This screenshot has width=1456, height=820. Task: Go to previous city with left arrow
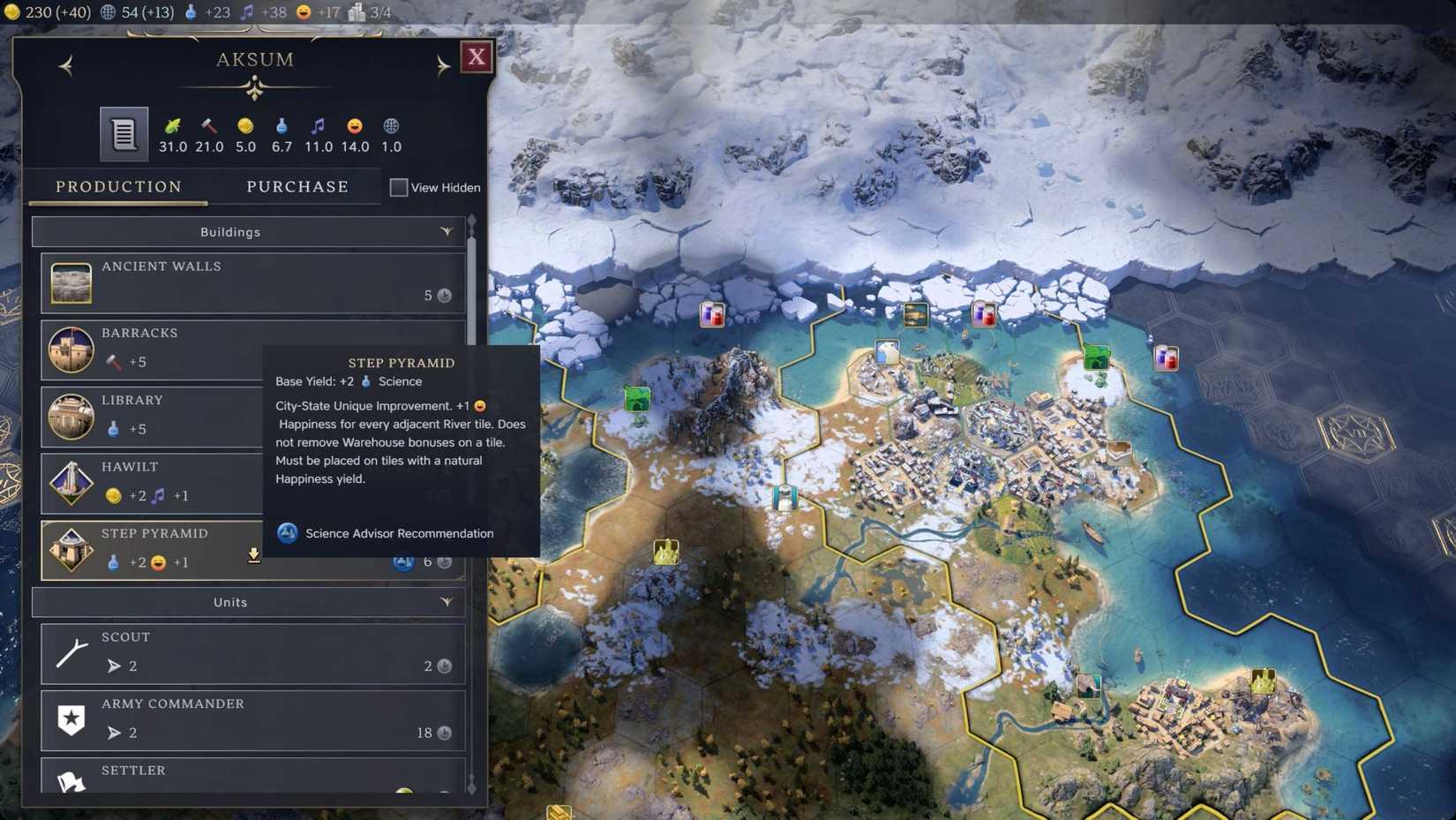pos(65,66)
